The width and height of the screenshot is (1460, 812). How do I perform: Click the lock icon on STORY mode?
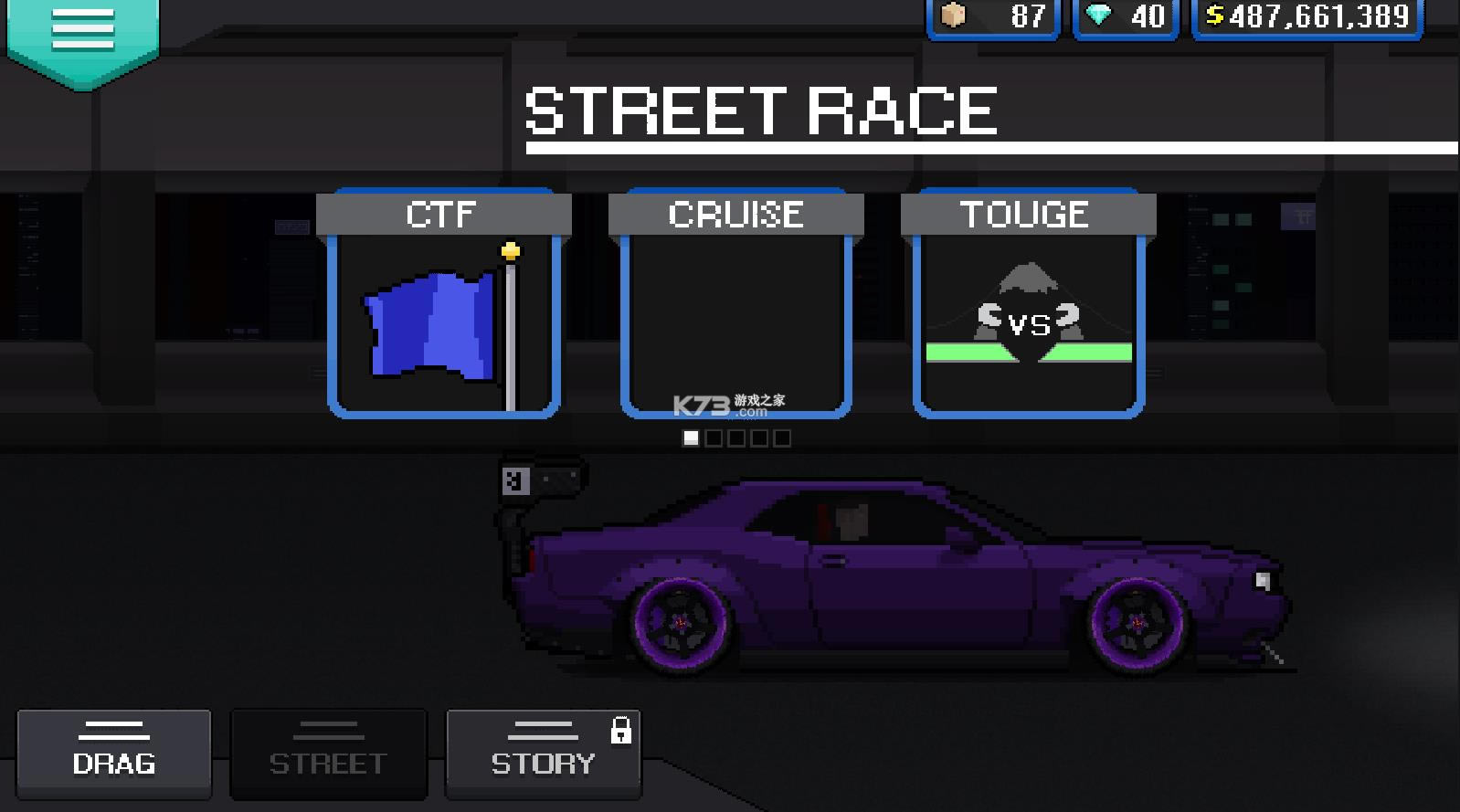(623, 732)
